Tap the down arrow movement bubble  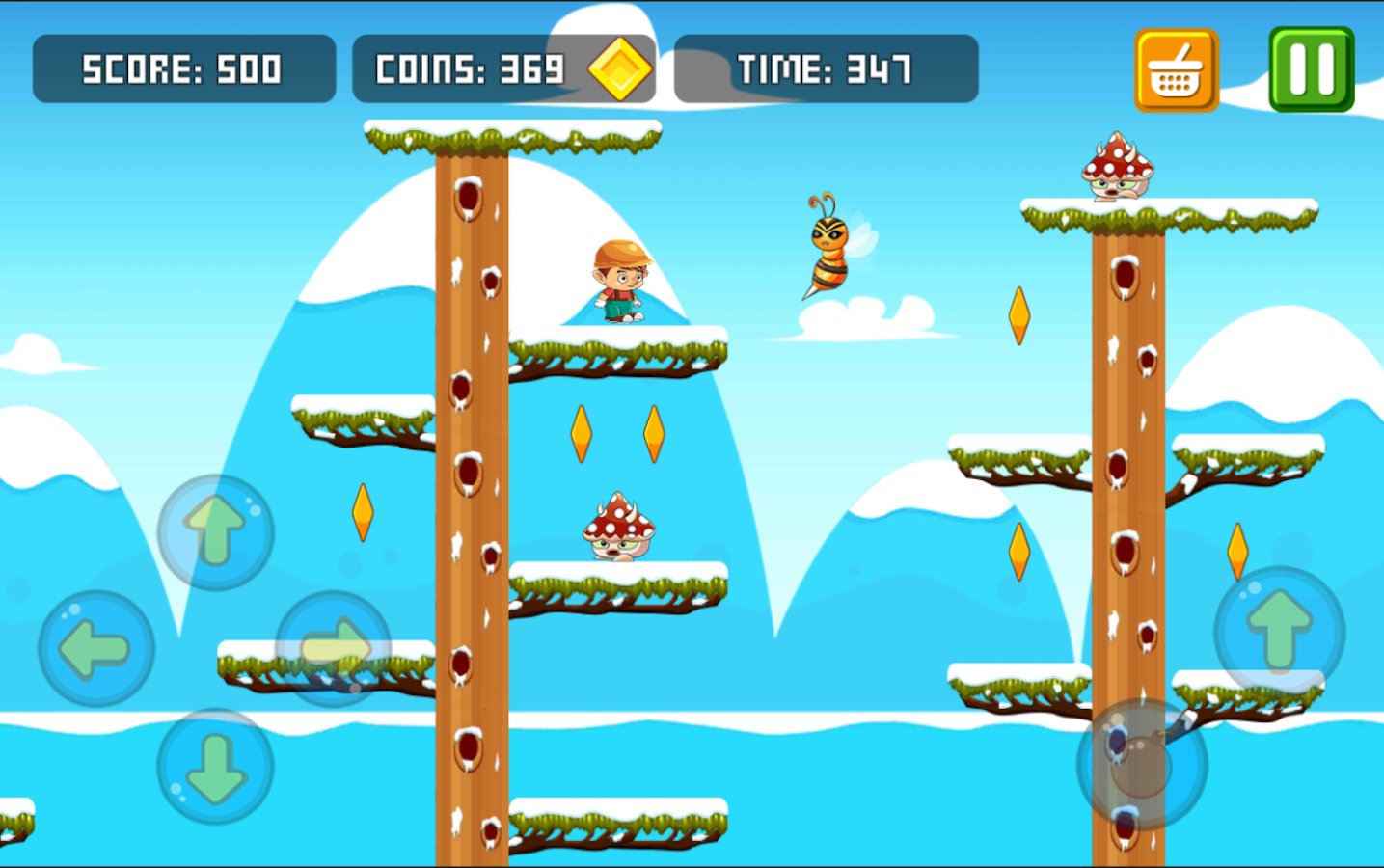pyautogui.click(x=215, y=767)
